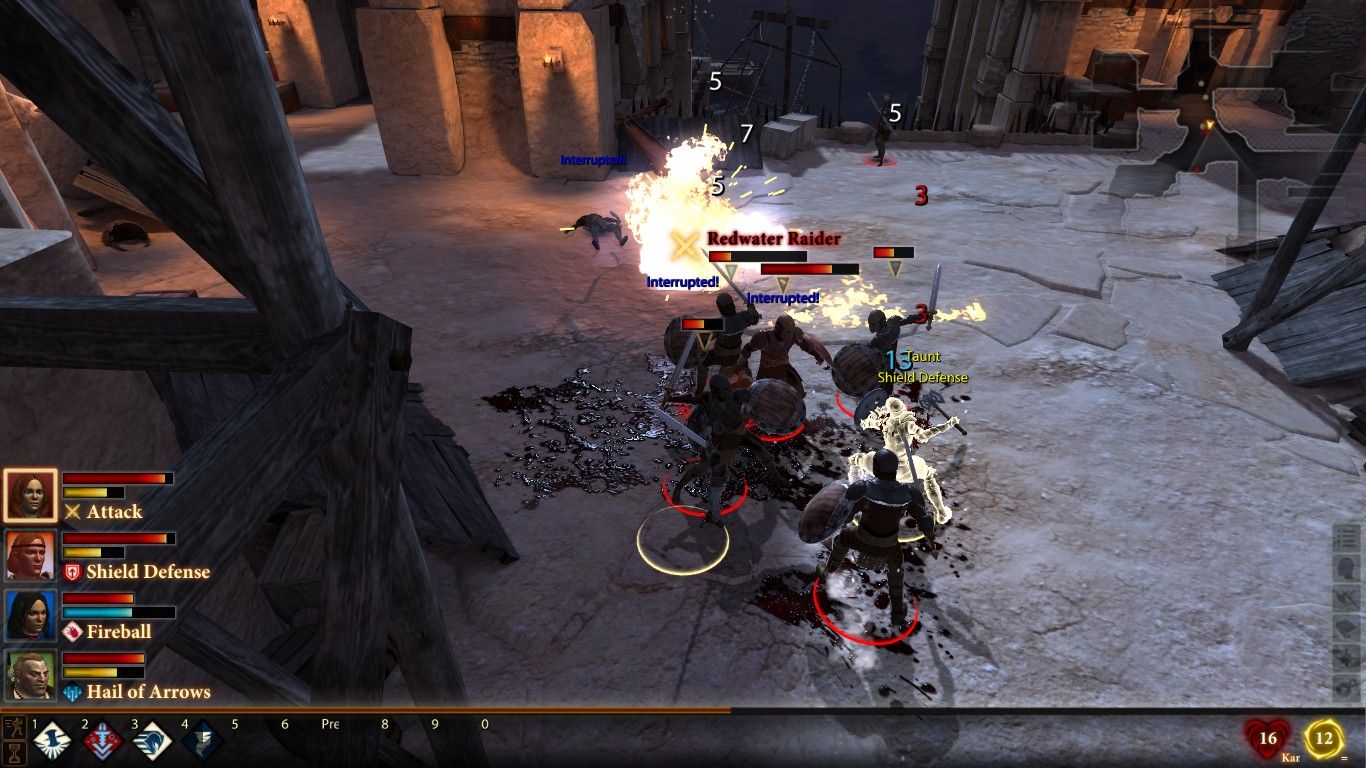Pick the bearded archer party portrait

[x=30, y=676]
